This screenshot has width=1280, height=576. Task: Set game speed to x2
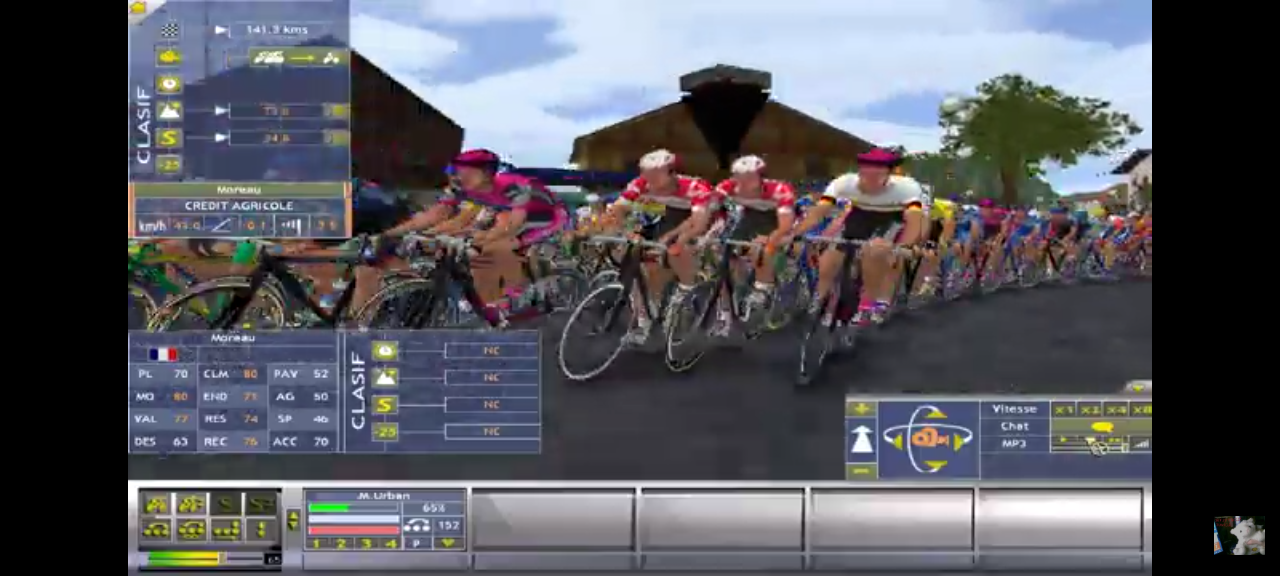[x=1090, y=409]
